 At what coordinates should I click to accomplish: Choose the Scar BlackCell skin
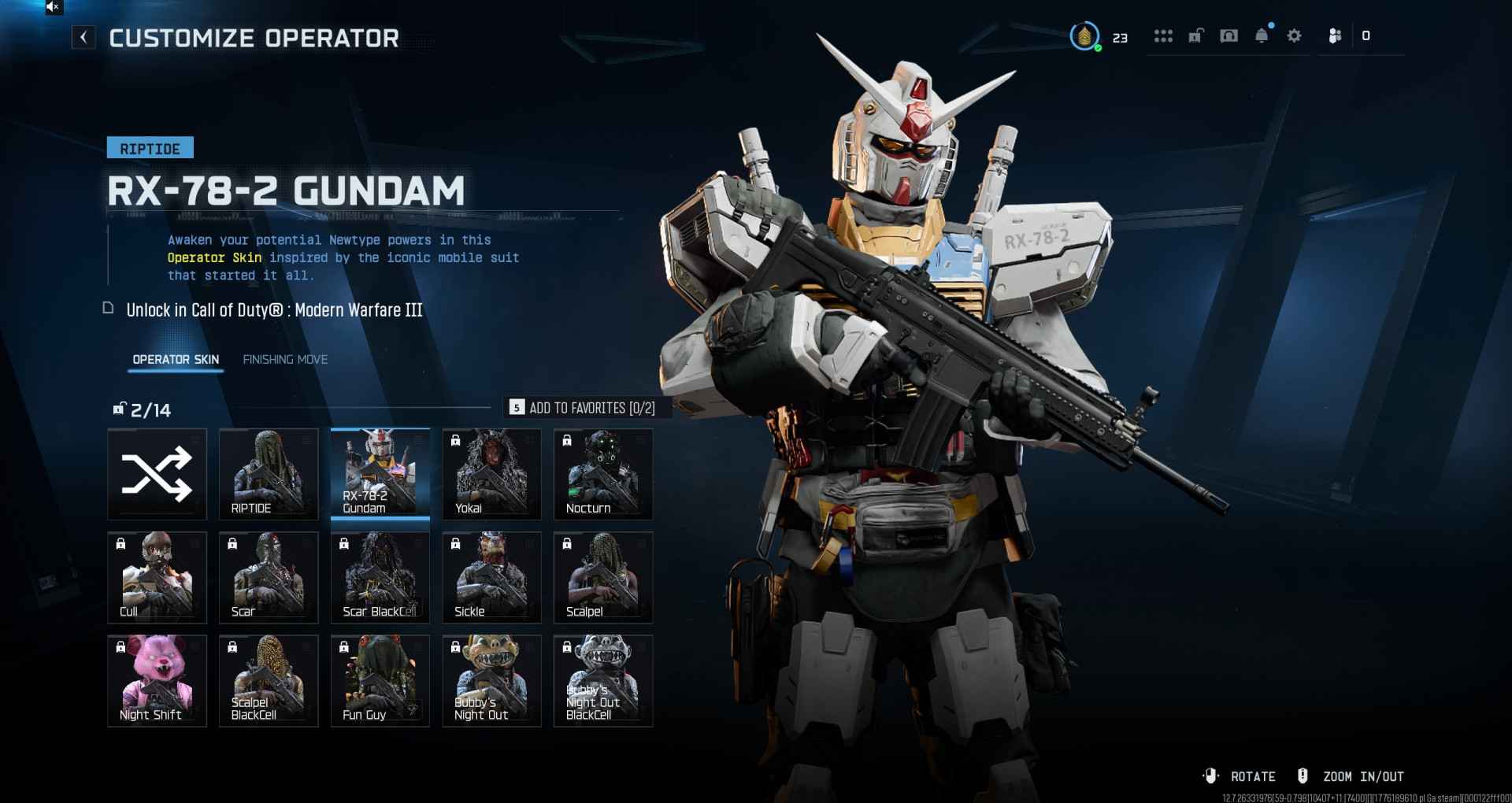click(380, 577)
